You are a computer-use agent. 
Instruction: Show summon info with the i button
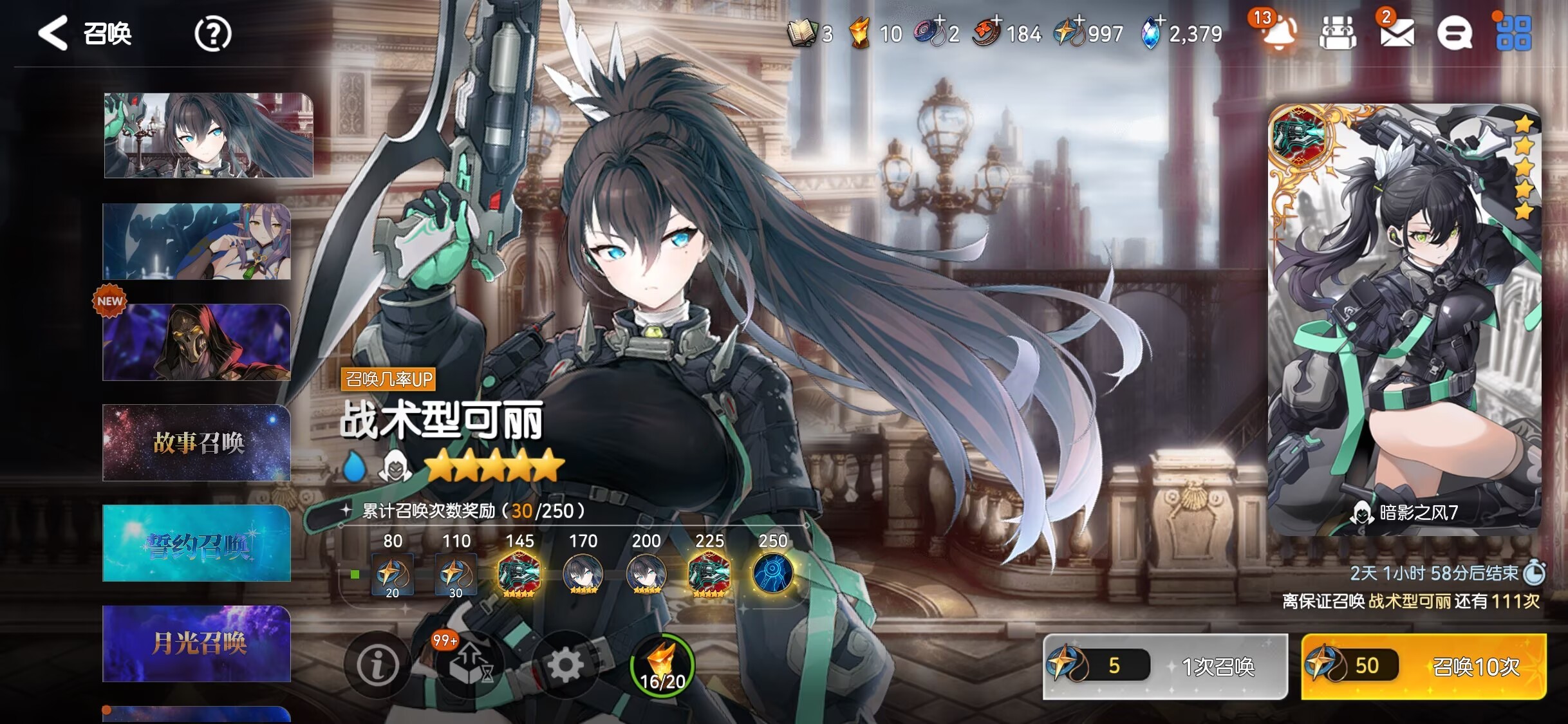point(377,665)
